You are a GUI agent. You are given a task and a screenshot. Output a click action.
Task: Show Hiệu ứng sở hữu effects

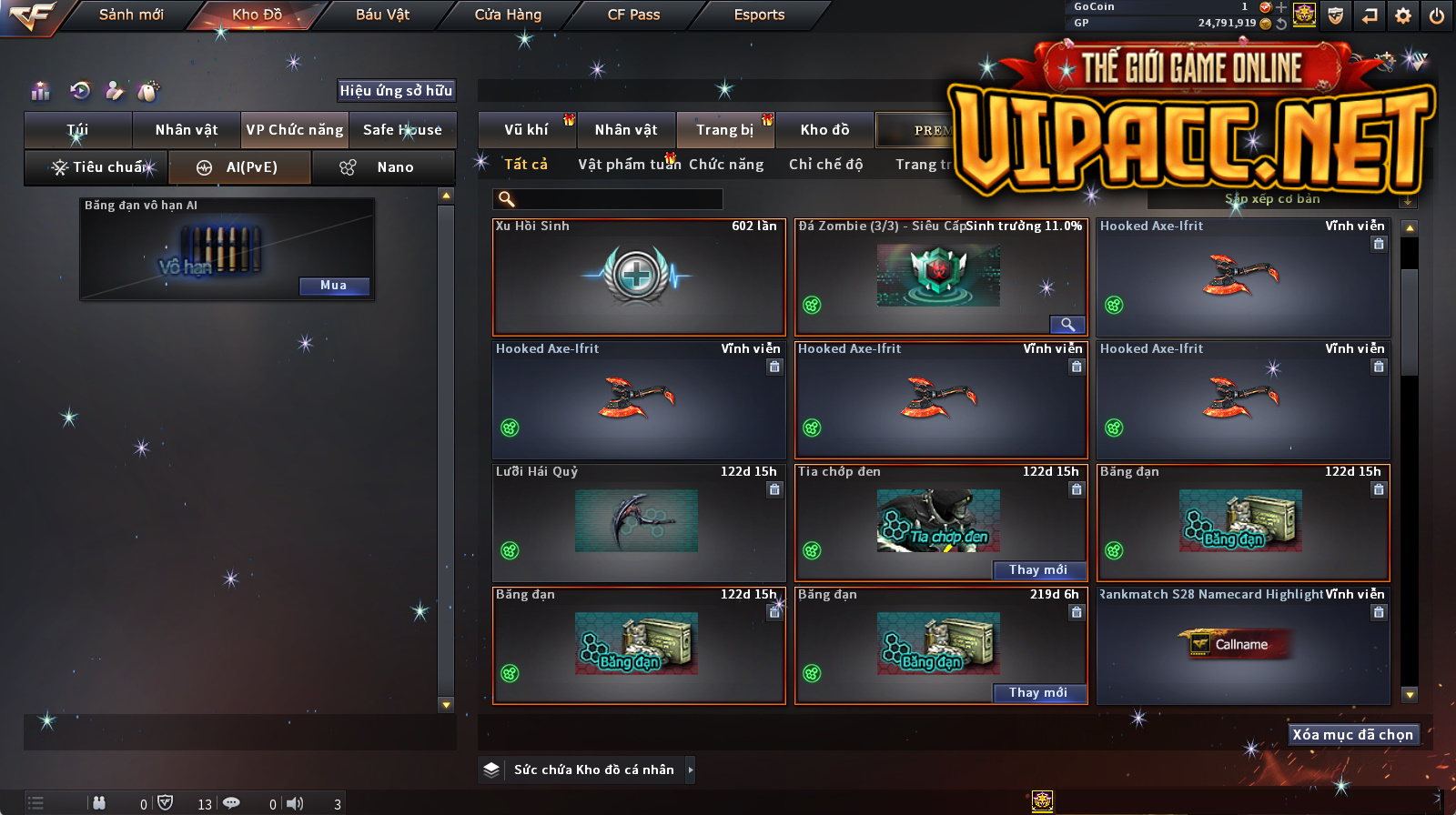[396, 90]
